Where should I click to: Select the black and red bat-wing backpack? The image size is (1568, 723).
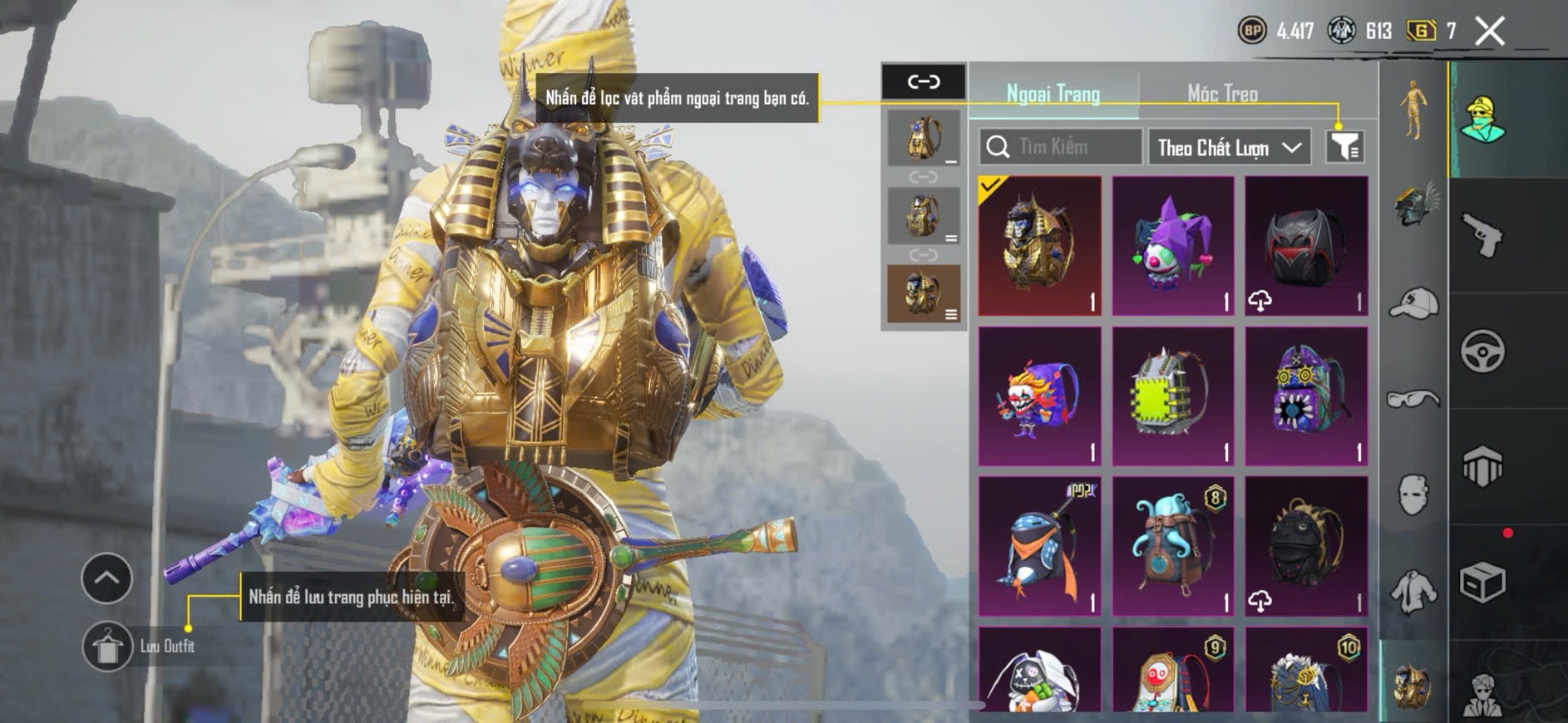1306,246
